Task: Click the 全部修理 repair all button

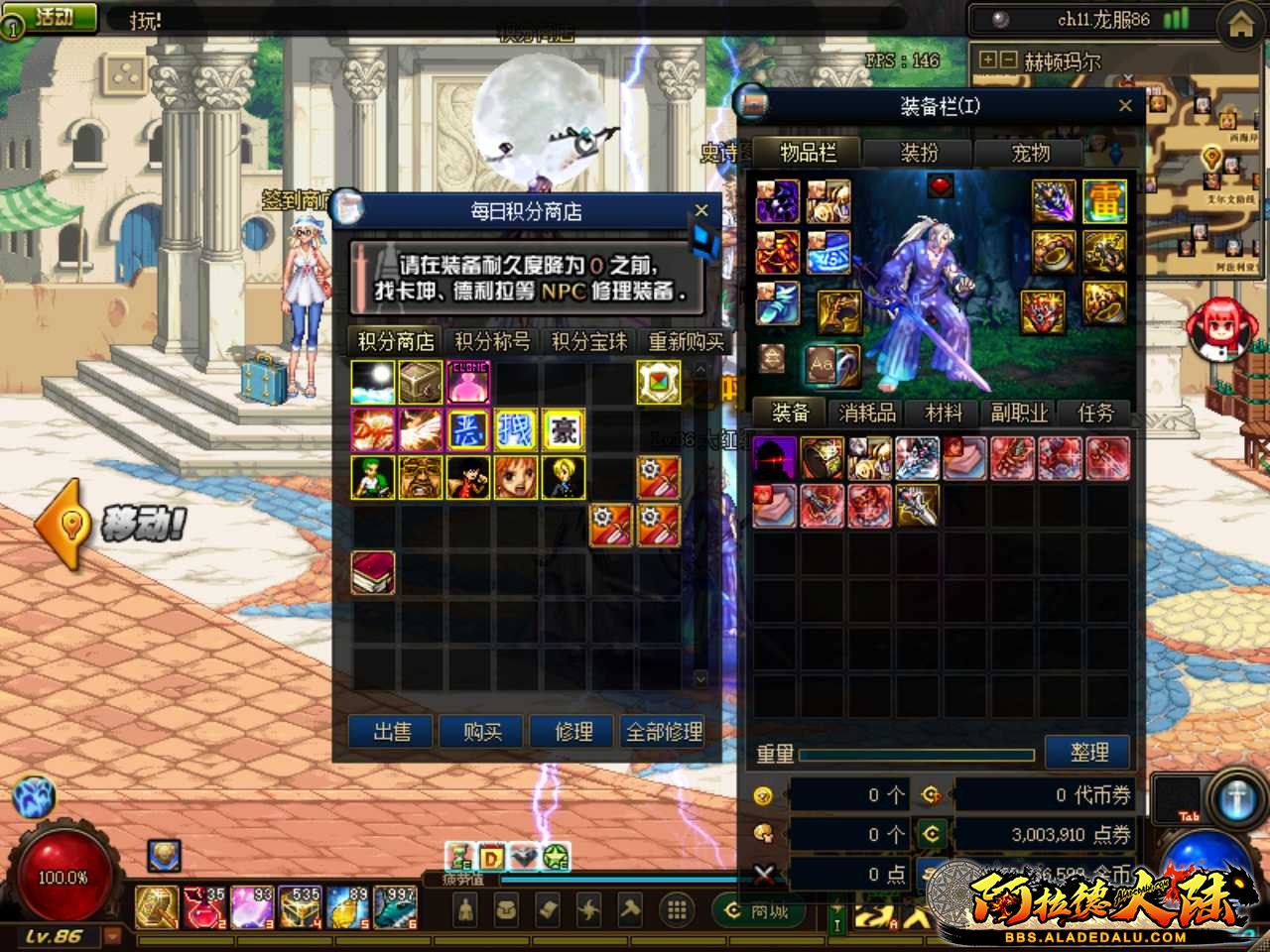Action: pyautogui.click(x=663, y=732)
